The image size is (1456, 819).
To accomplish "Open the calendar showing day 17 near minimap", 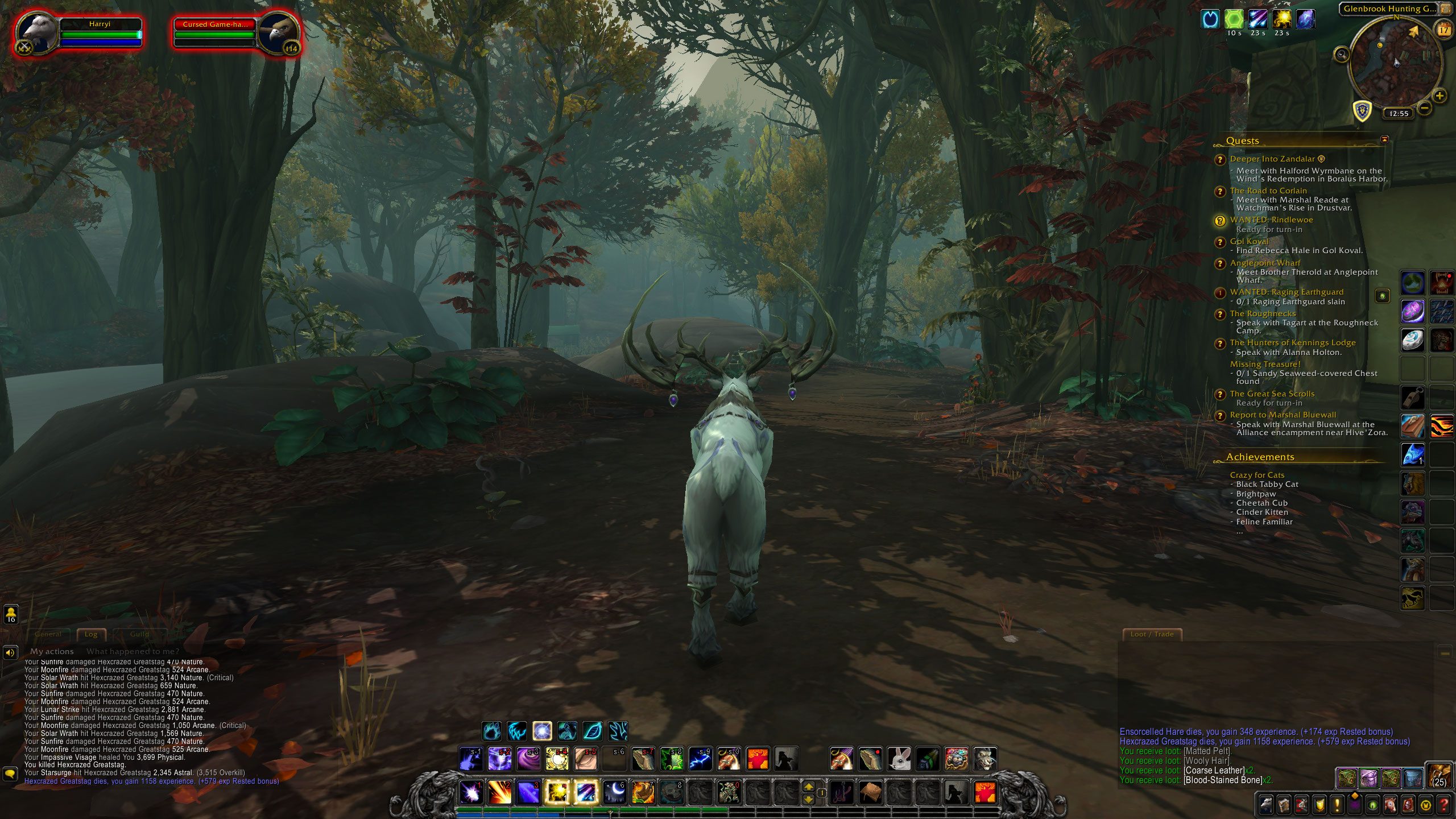I will [1443, 30].
